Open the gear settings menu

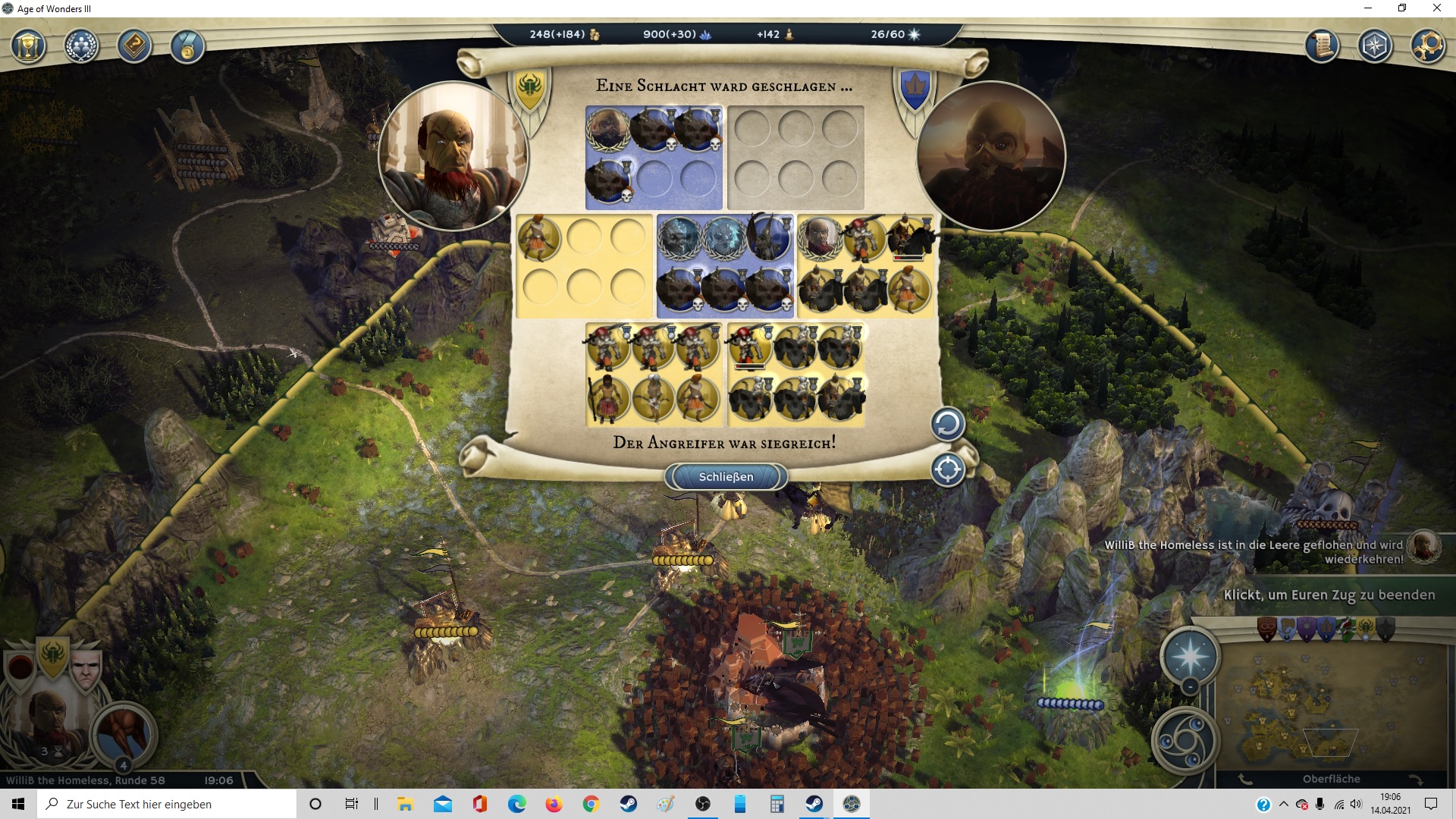(1427, 46)
